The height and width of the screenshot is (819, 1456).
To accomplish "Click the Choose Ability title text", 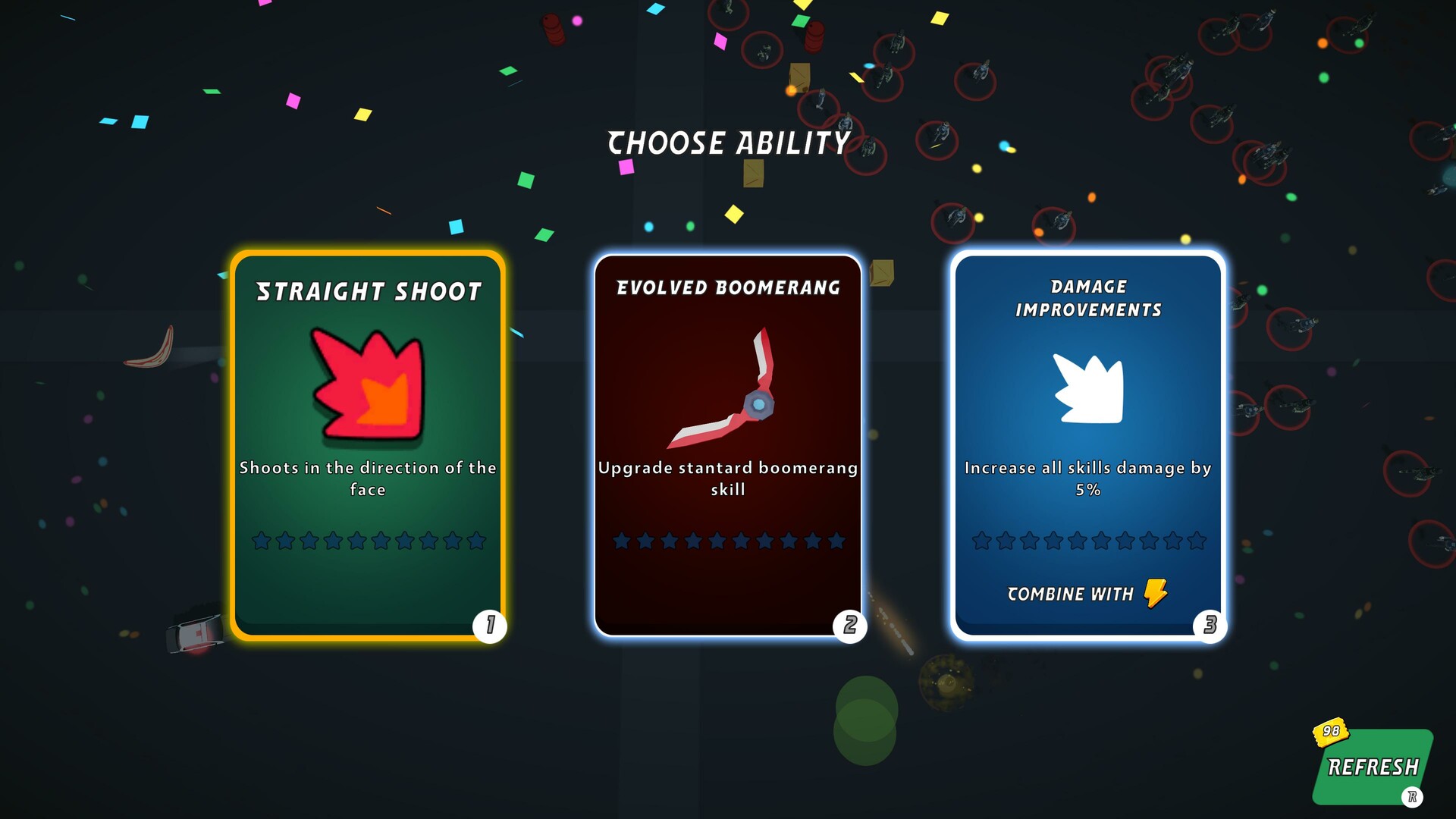I will (x=727, y=142).
